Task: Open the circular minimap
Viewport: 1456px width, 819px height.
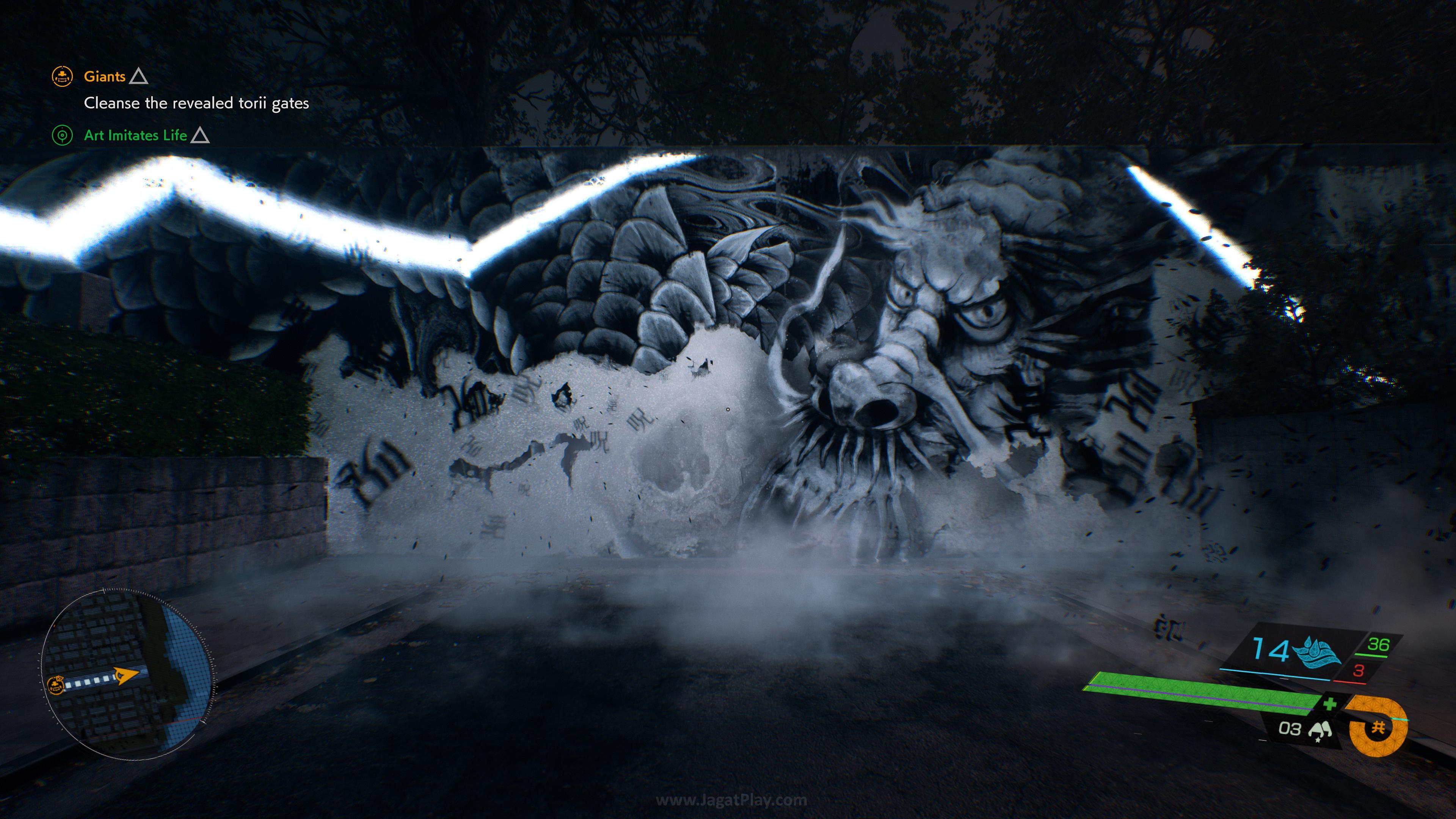Action: 128,673
